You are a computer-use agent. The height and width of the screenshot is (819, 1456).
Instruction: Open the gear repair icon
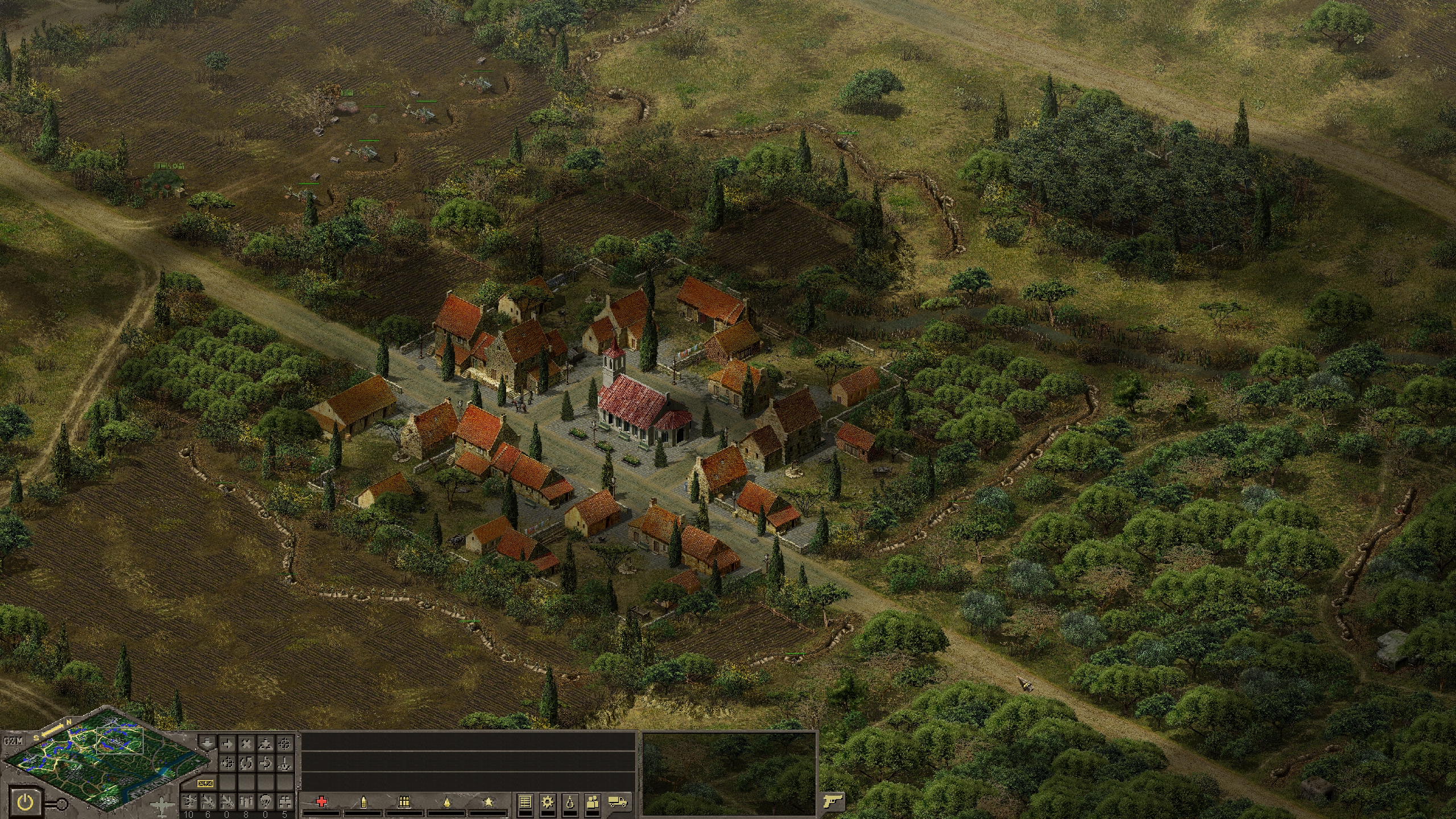[548, 802]
